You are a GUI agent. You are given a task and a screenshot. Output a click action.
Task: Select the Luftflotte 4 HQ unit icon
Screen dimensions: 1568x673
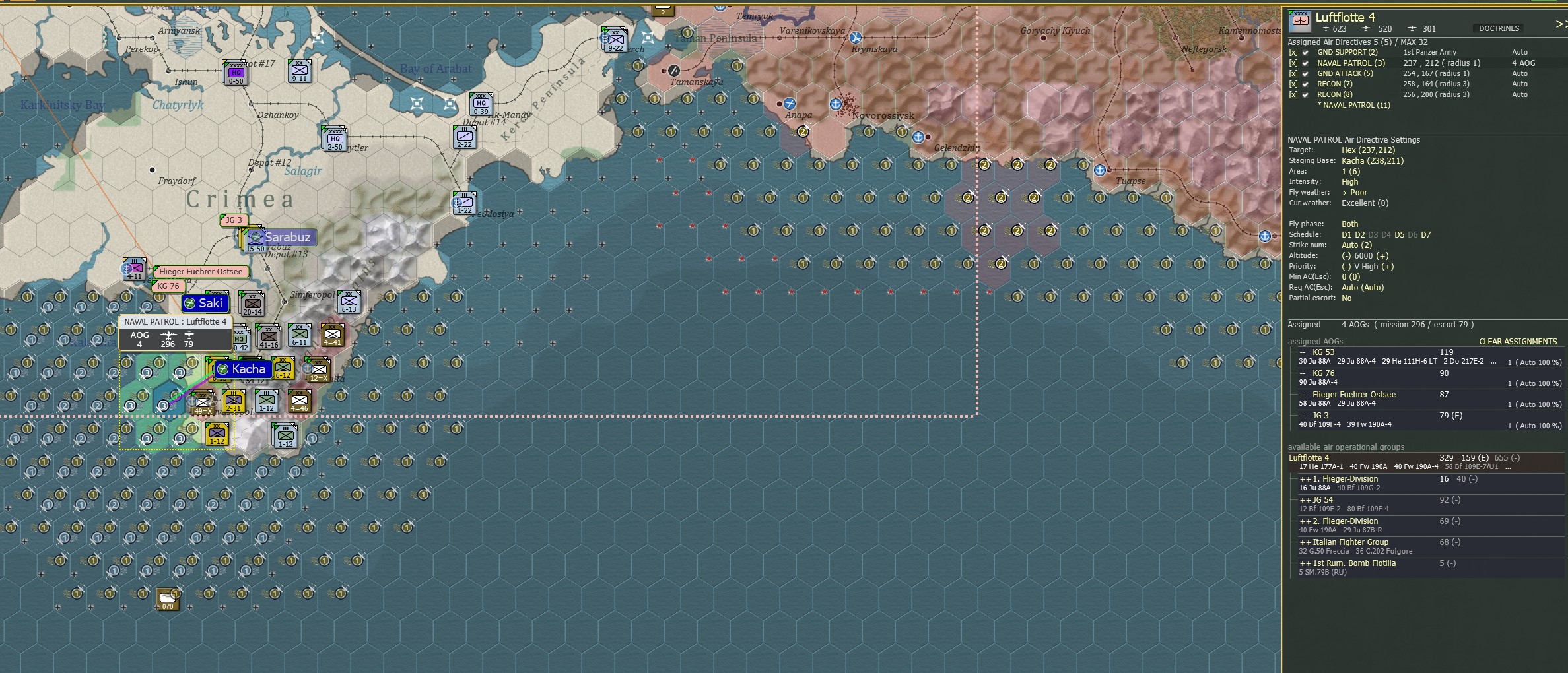[1299, 20]
